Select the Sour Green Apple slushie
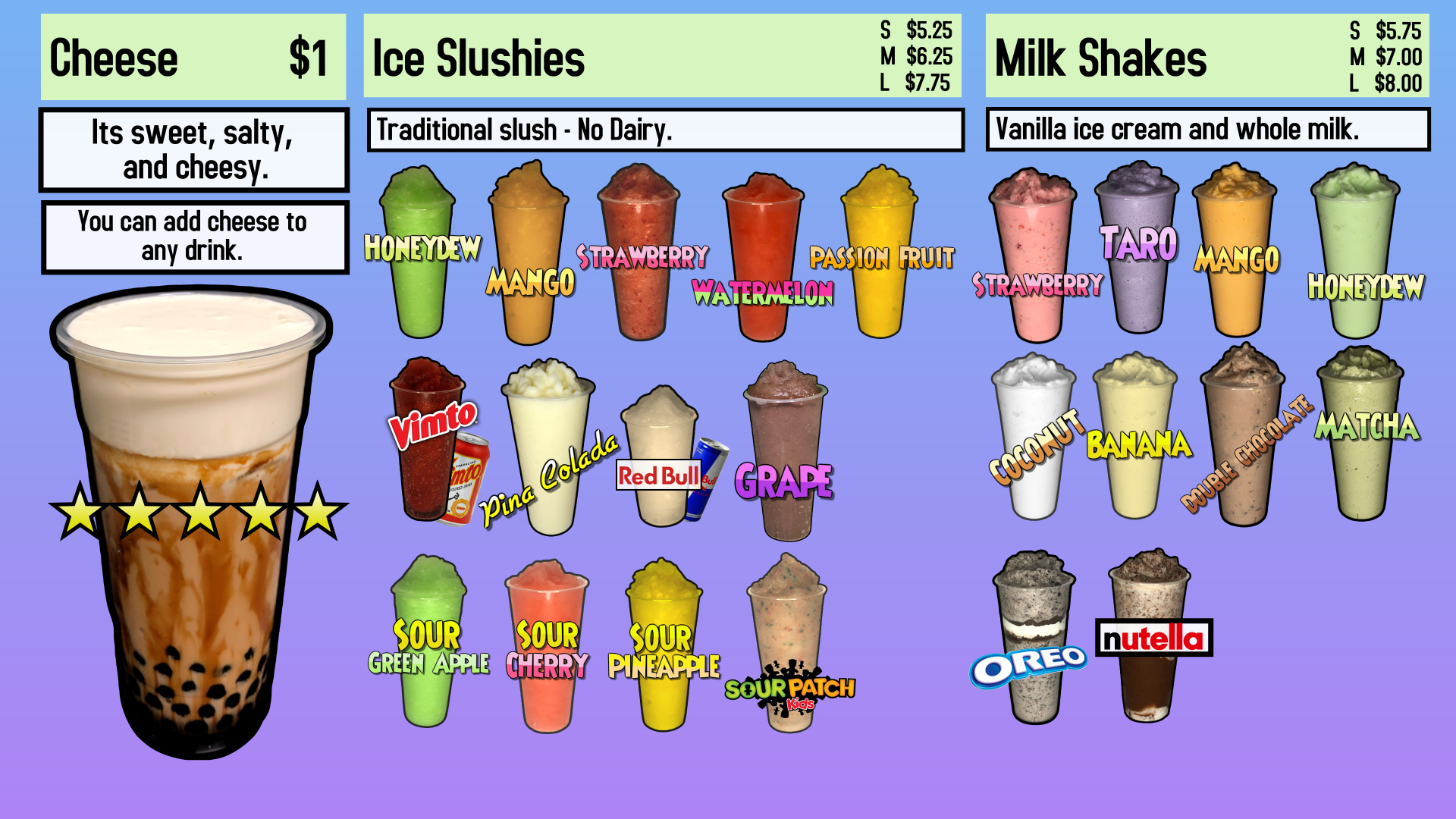The width and height of the screenshot is (1456, 819). tap(428, 645)
